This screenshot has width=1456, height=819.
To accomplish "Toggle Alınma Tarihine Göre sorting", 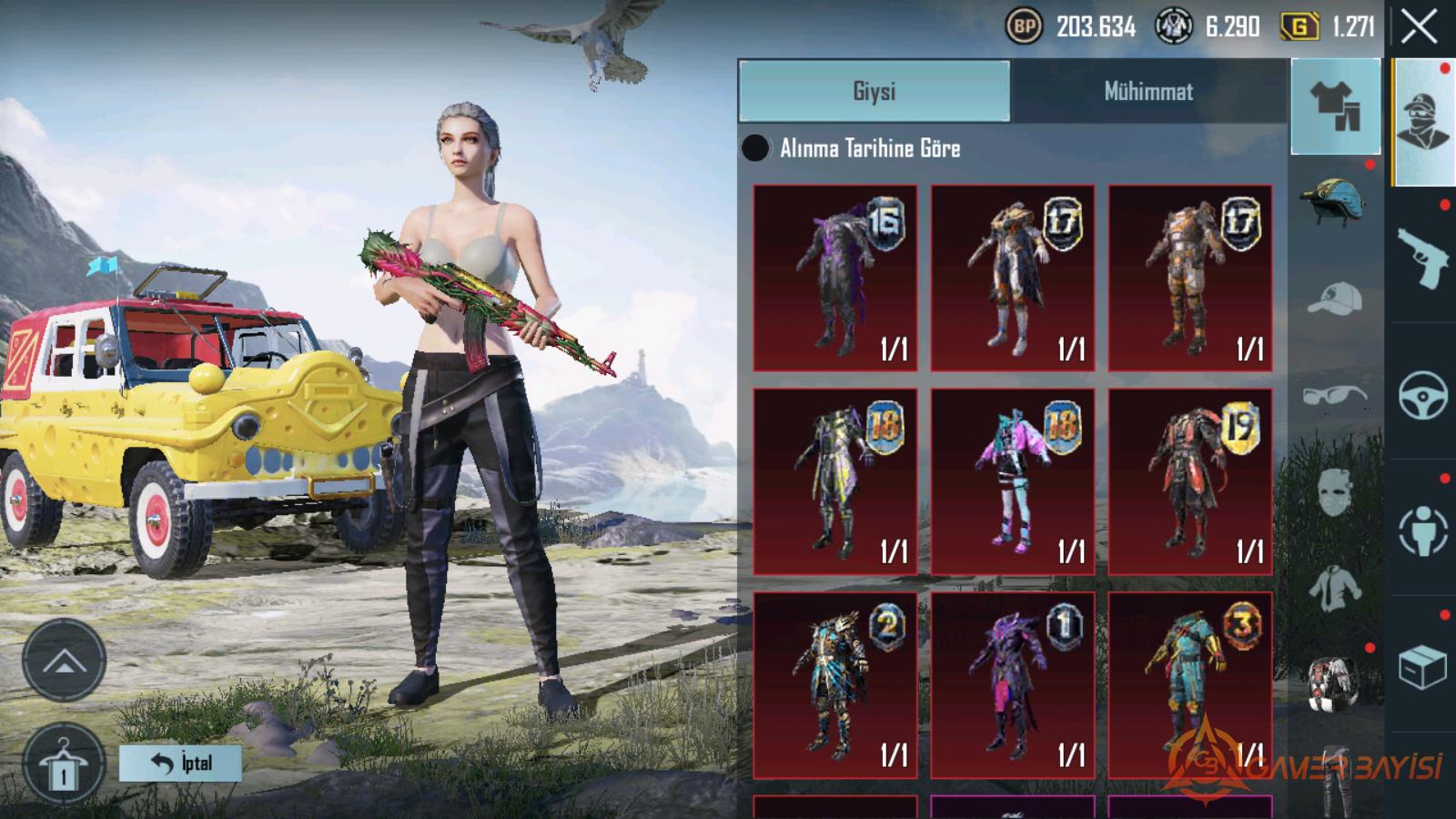I will coord(755,148).
